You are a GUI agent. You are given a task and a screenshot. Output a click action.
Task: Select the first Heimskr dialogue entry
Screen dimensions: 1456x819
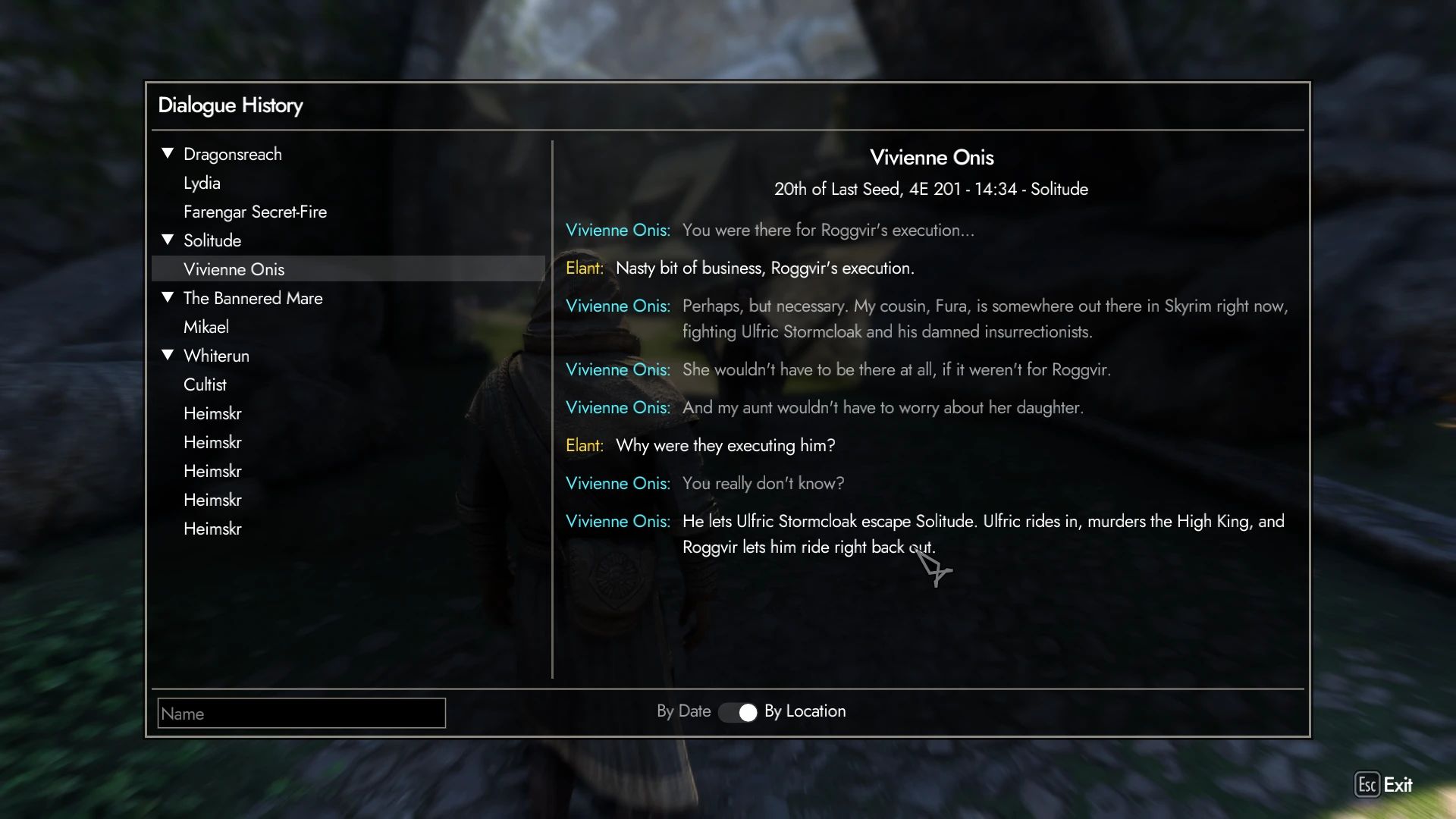click(x=213, y=413)
